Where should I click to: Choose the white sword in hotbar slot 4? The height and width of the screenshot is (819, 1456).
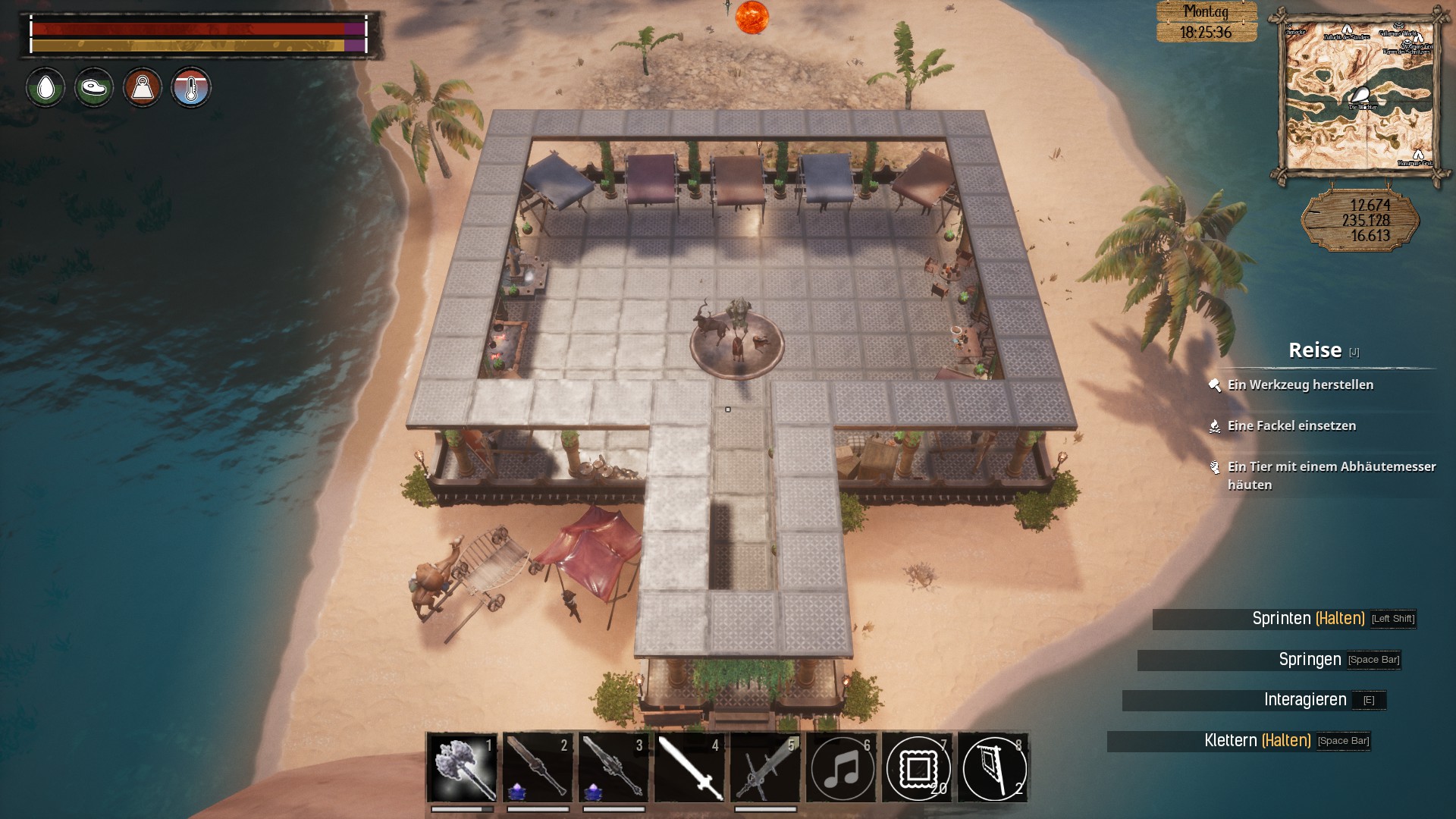[x=689, y=767]
